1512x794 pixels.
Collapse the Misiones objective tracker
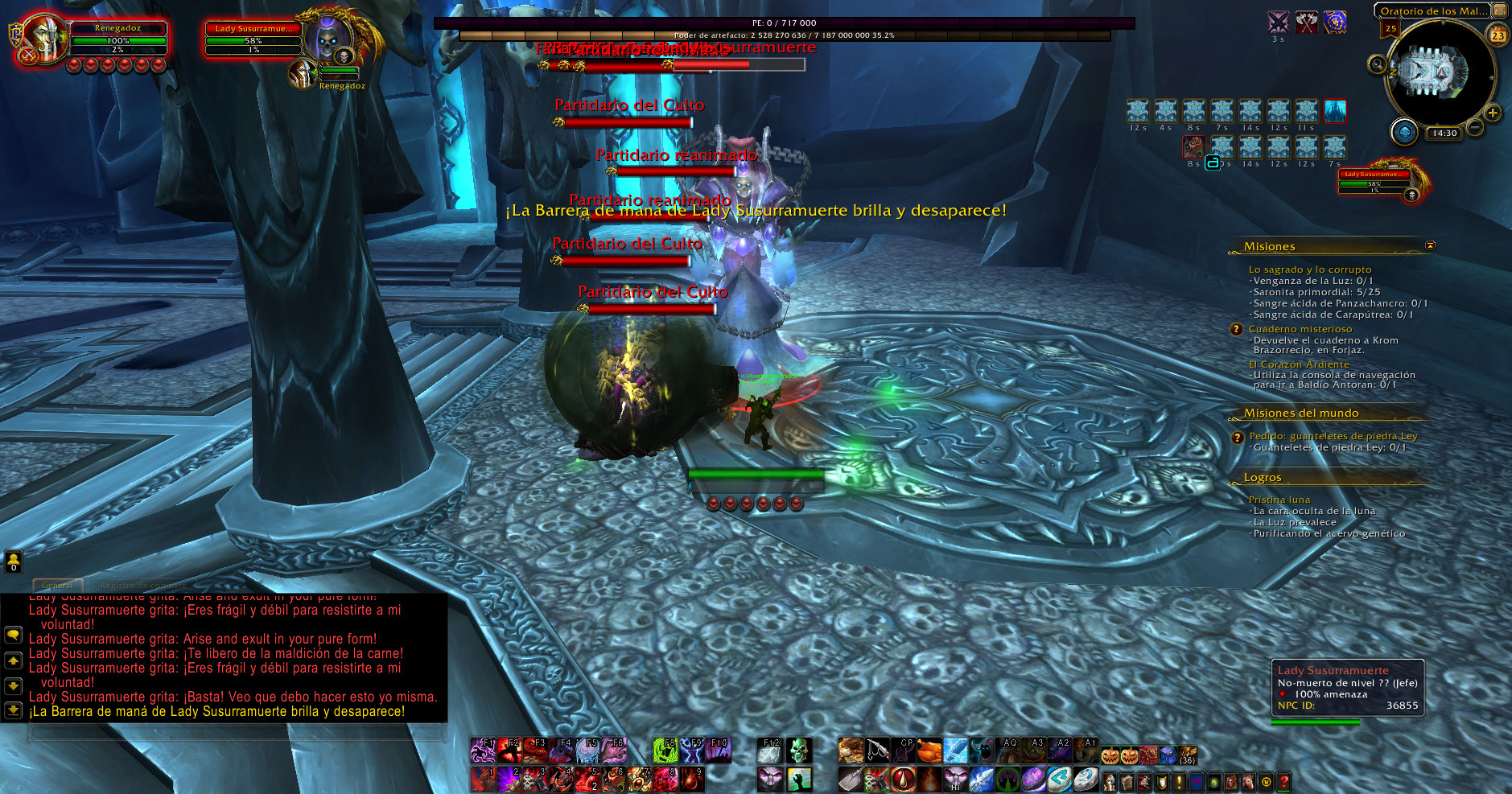click(x=1430, y=245)
